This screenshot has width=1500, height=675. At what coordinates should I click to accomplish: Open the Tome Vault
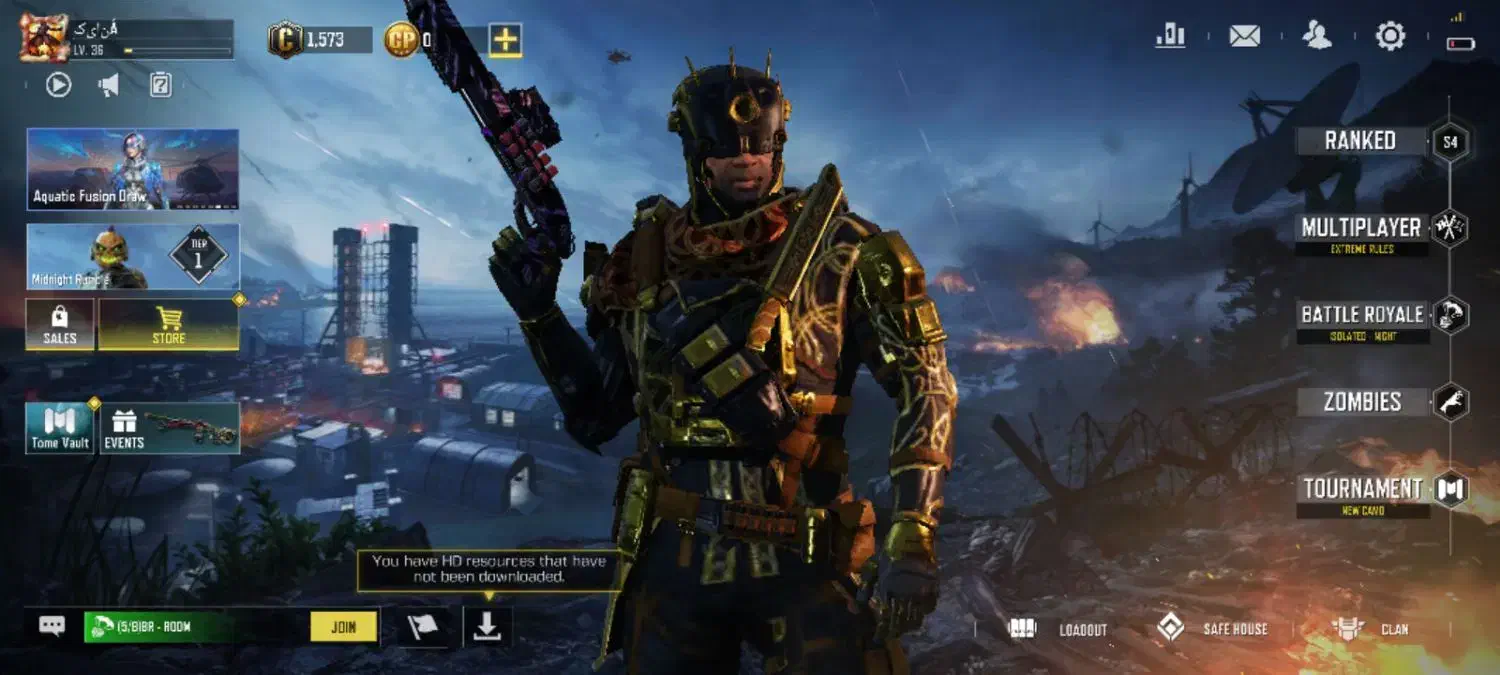pyautogui.click(x=60, y=428)
